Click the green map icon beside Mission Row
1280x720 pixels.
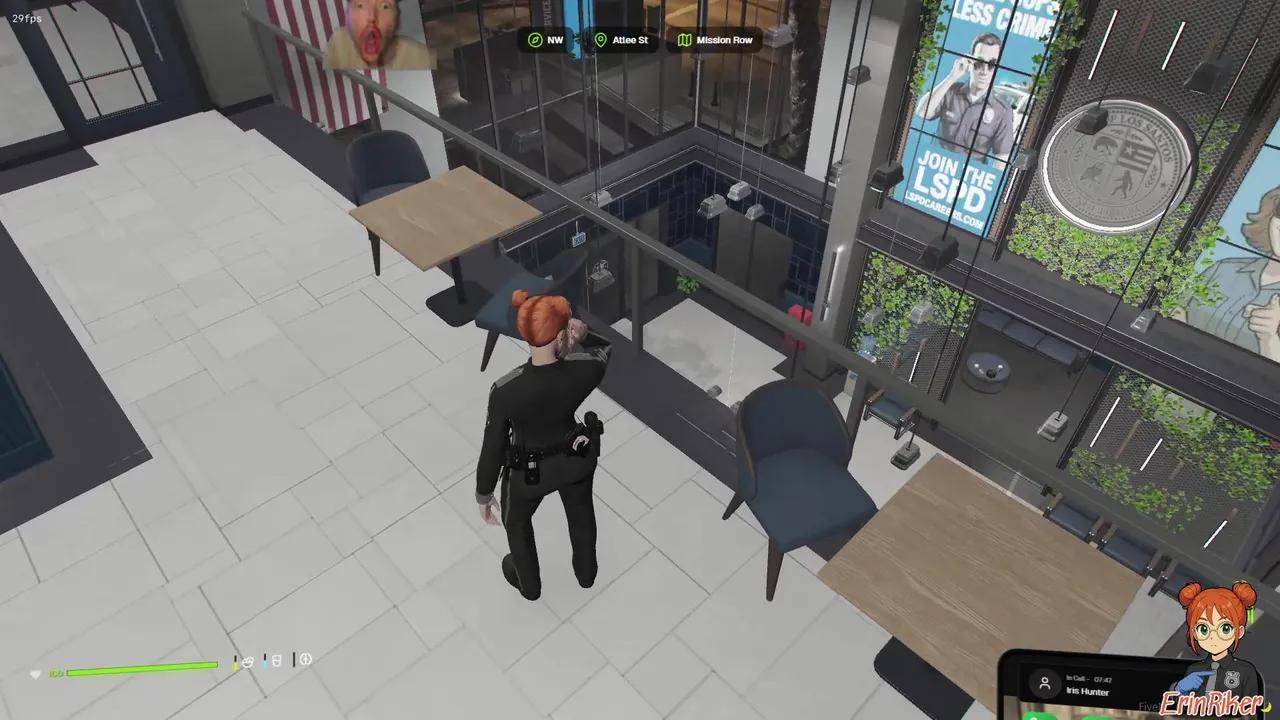click(687, 40)
